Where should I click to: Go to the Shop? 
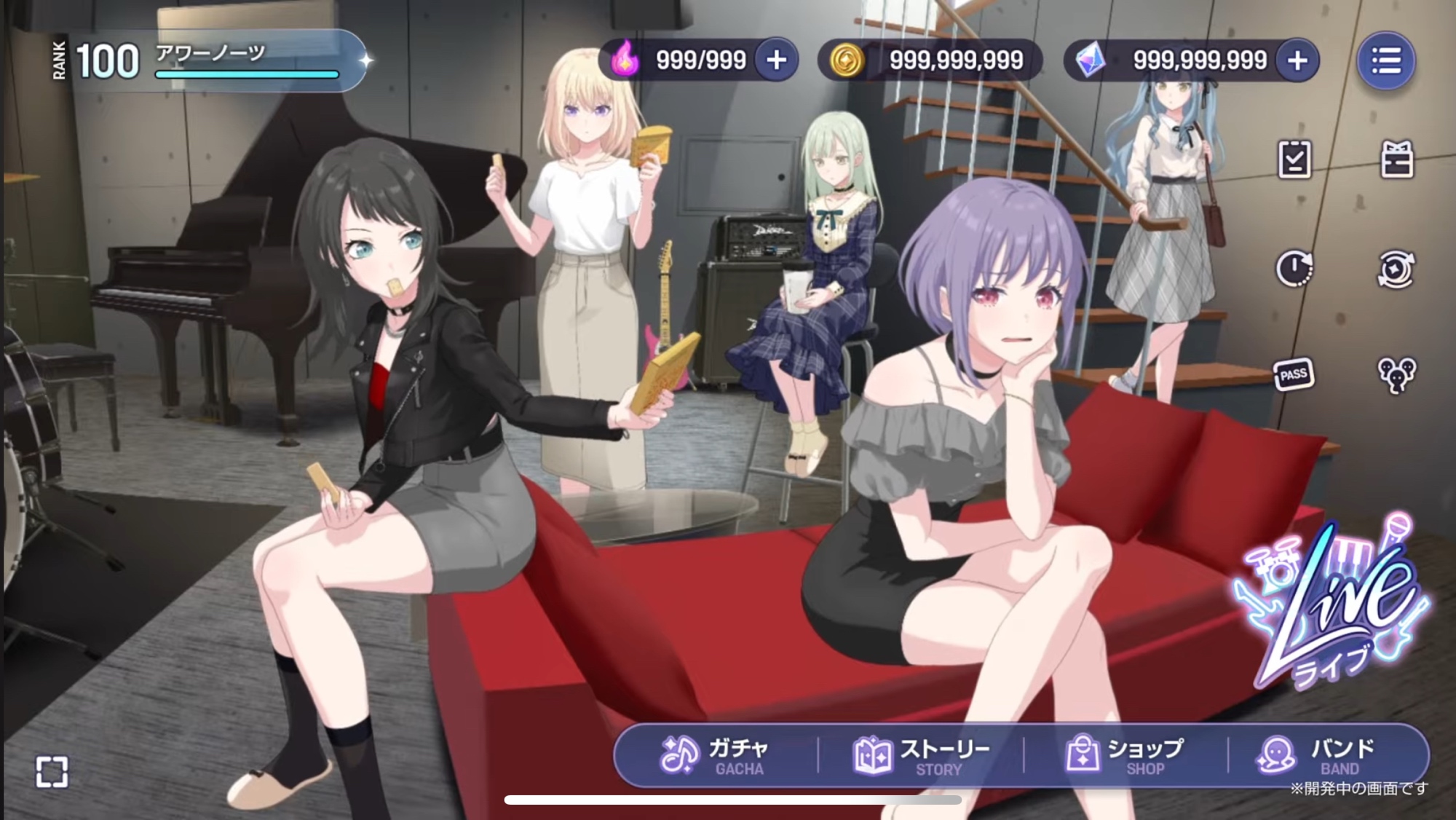1125,756
